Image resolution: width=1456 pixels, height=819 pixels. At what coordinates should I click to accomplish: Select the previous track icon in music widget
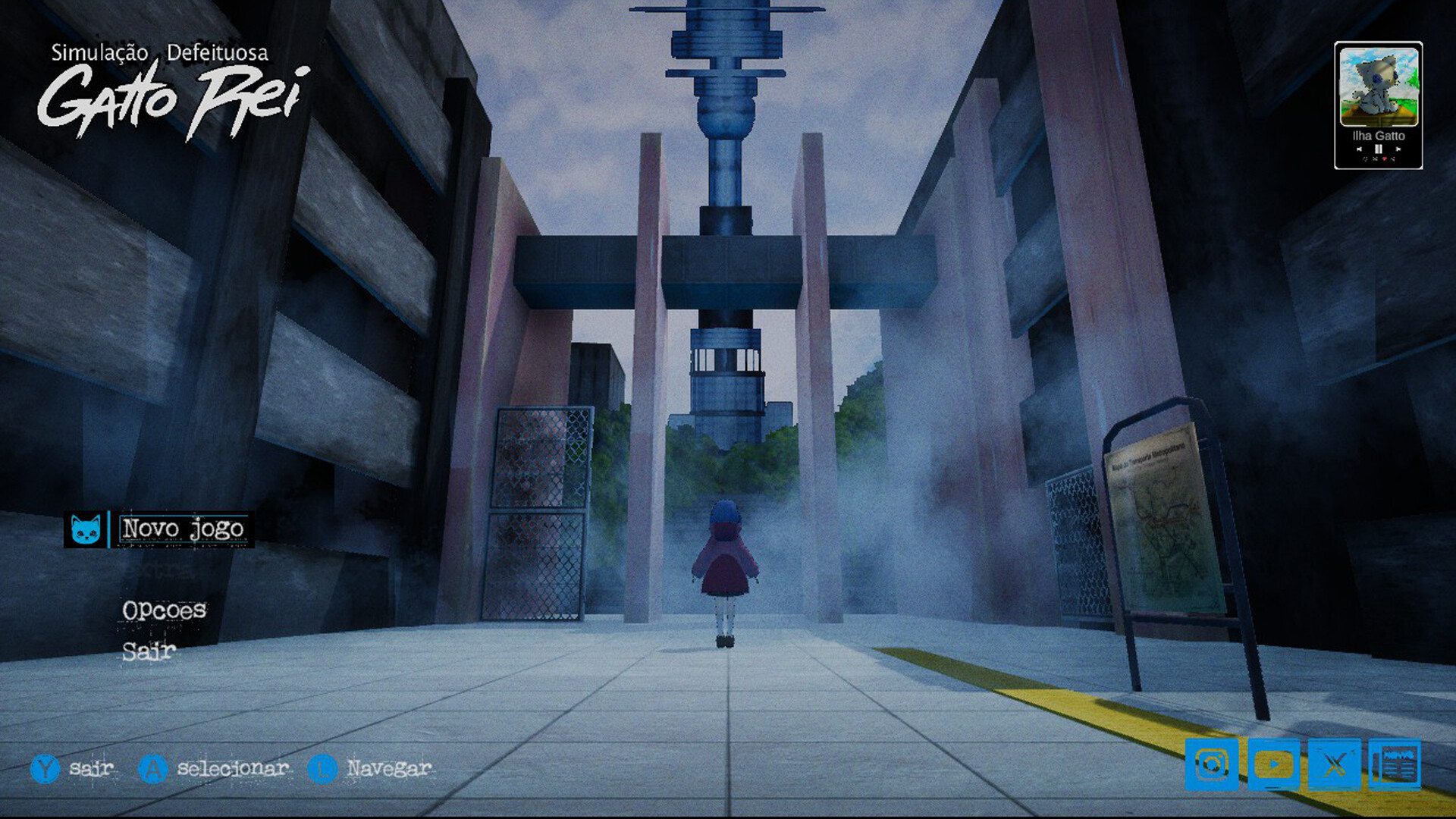pos(1360,149)
